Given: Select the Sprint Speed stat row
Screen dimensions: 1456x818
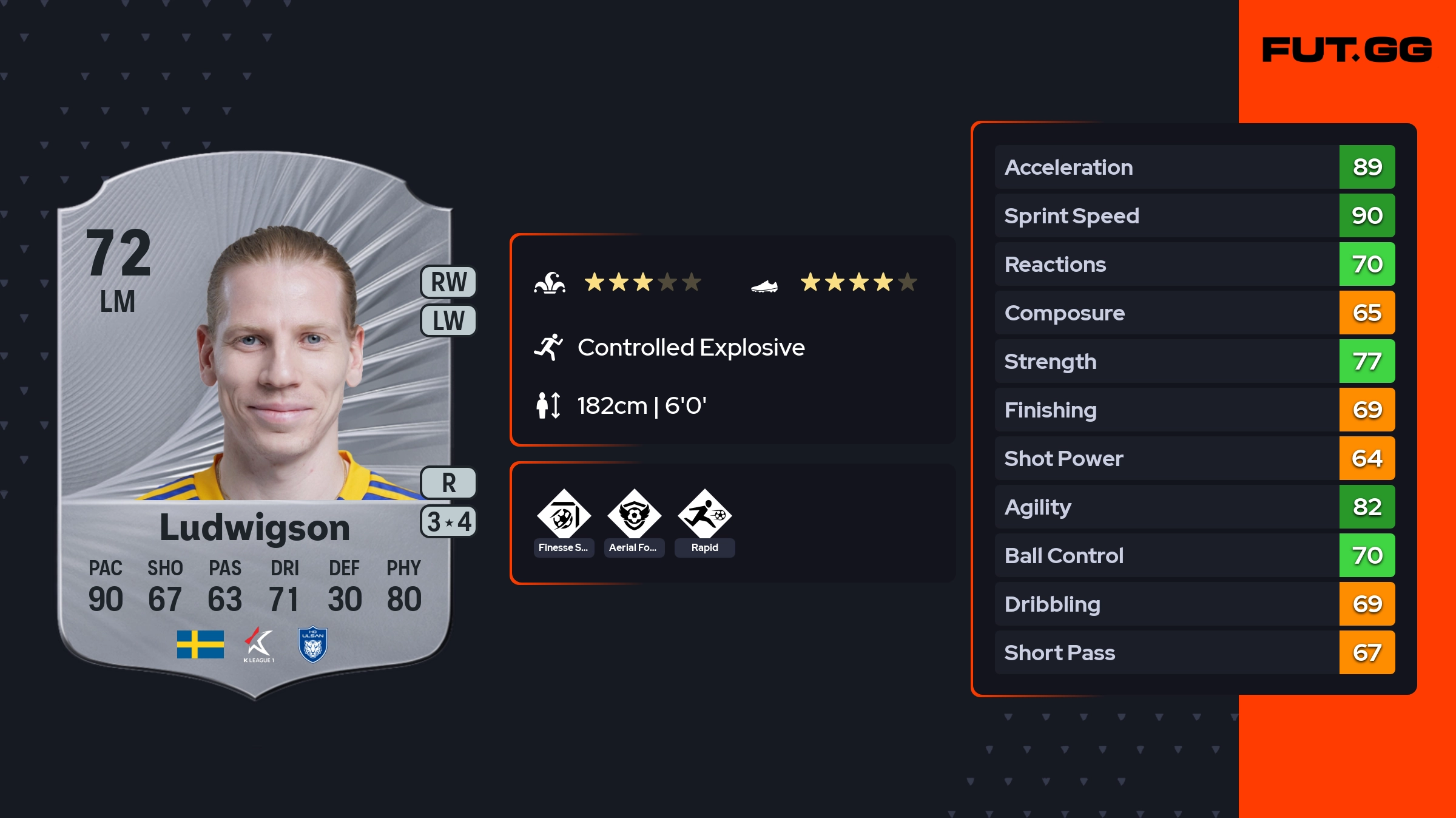Looking at the screenshot, I should coord(1195,215).
